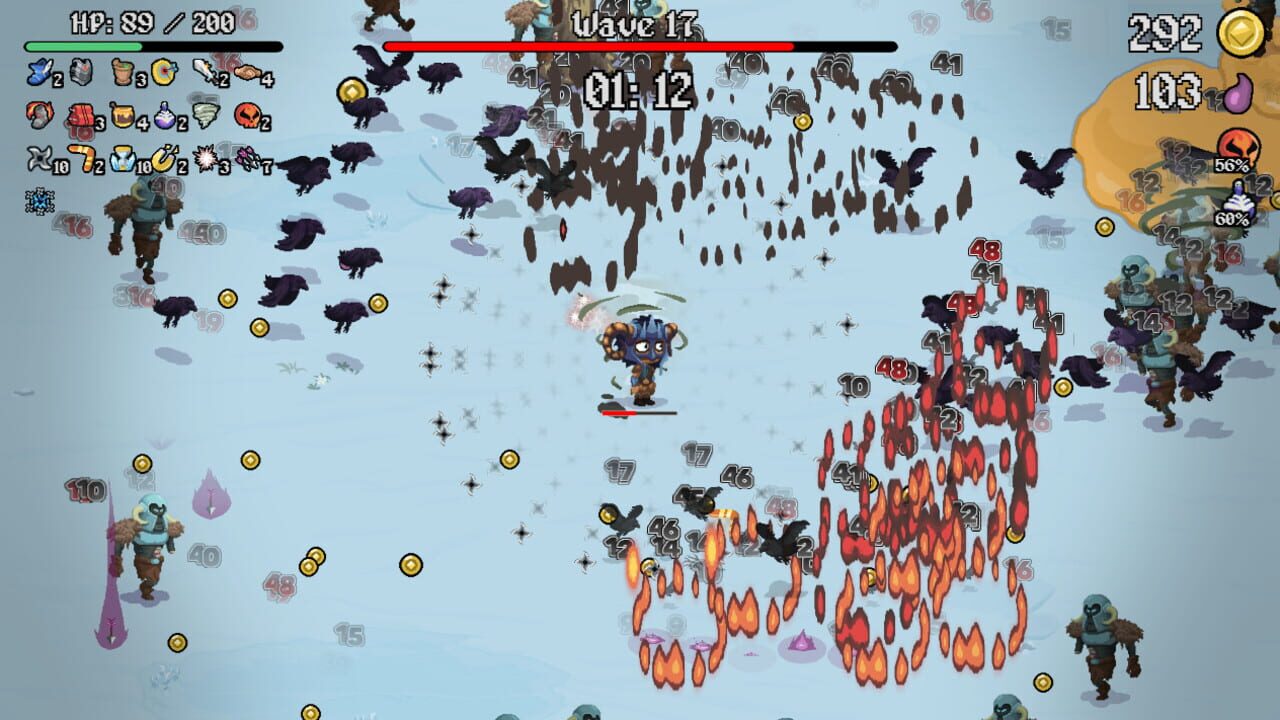
Task: Click the sword item icon in the inventory
Action: pyautogui.click(x=201, y=70)
